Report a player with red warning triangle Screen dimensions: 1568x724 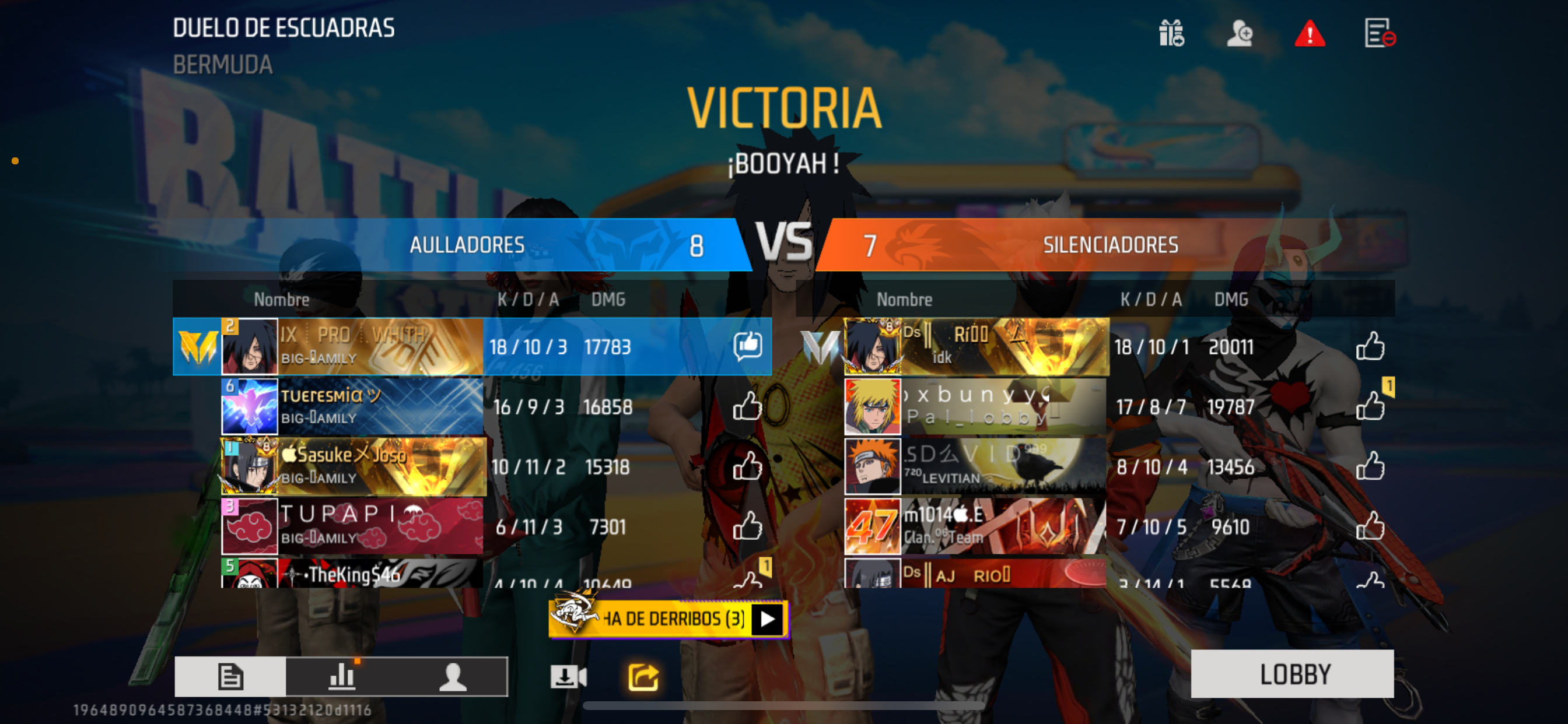click(1310, 33)
